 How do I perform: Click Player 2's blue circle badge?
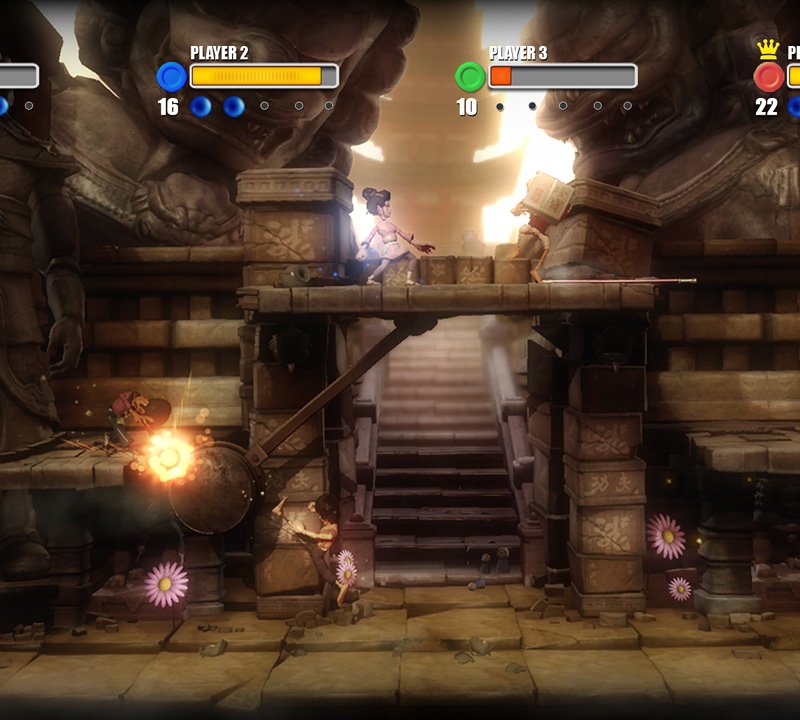click(172, 77)
